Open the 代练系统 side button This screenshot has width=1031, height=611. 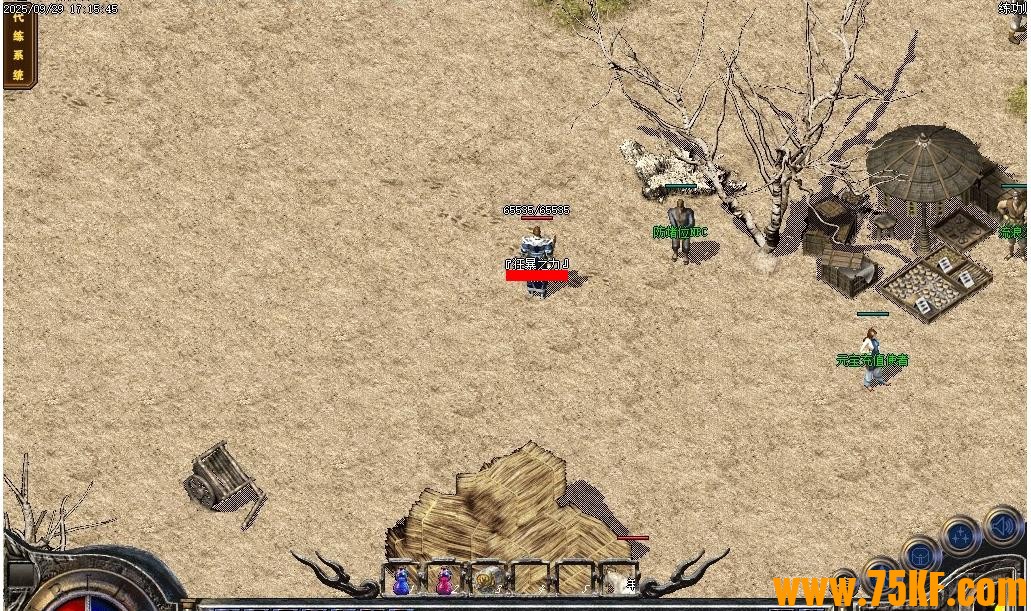pos(19,46)
